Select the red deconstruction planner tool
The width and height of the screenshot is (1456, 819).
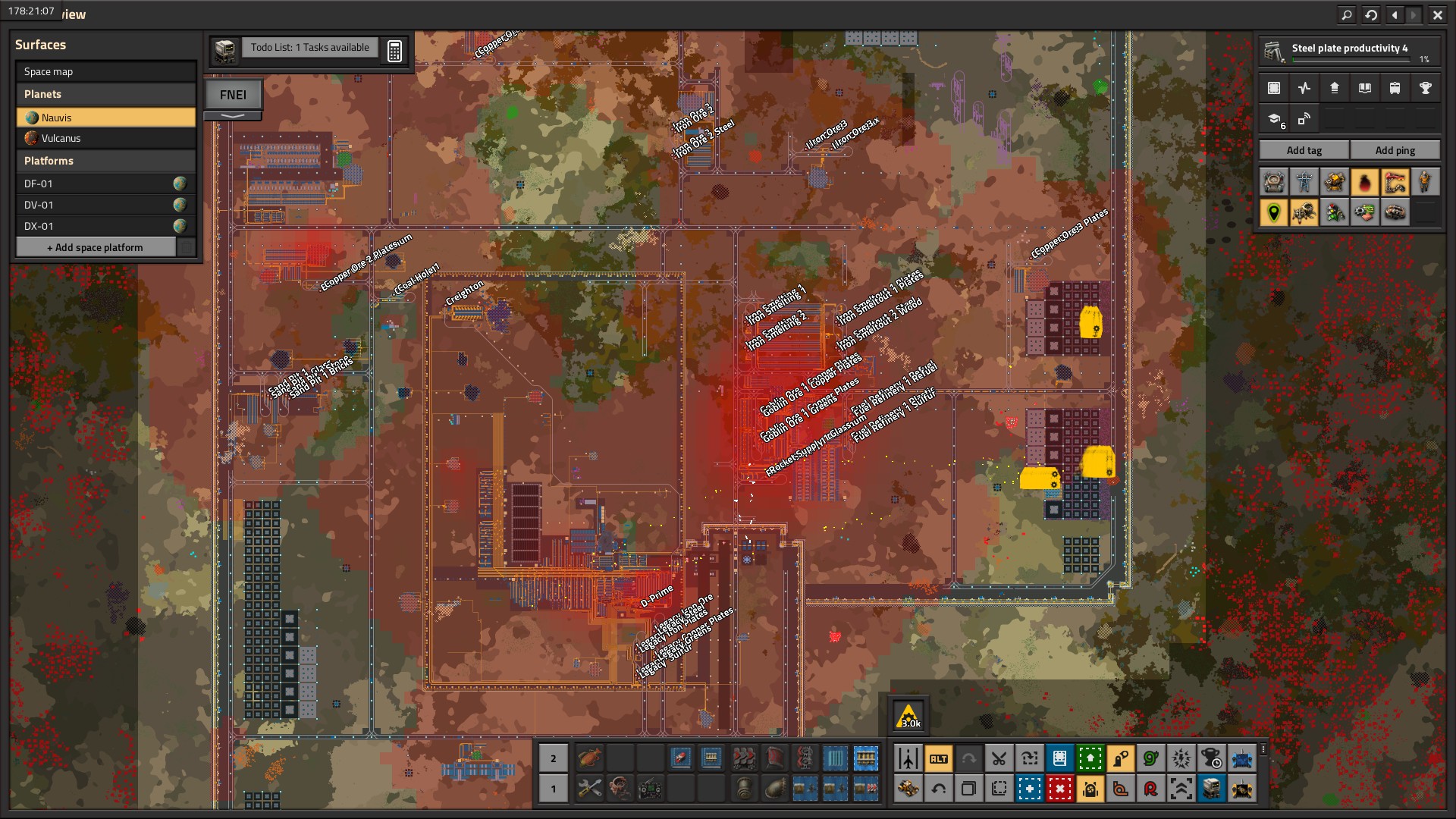(x=1059, y=789)
